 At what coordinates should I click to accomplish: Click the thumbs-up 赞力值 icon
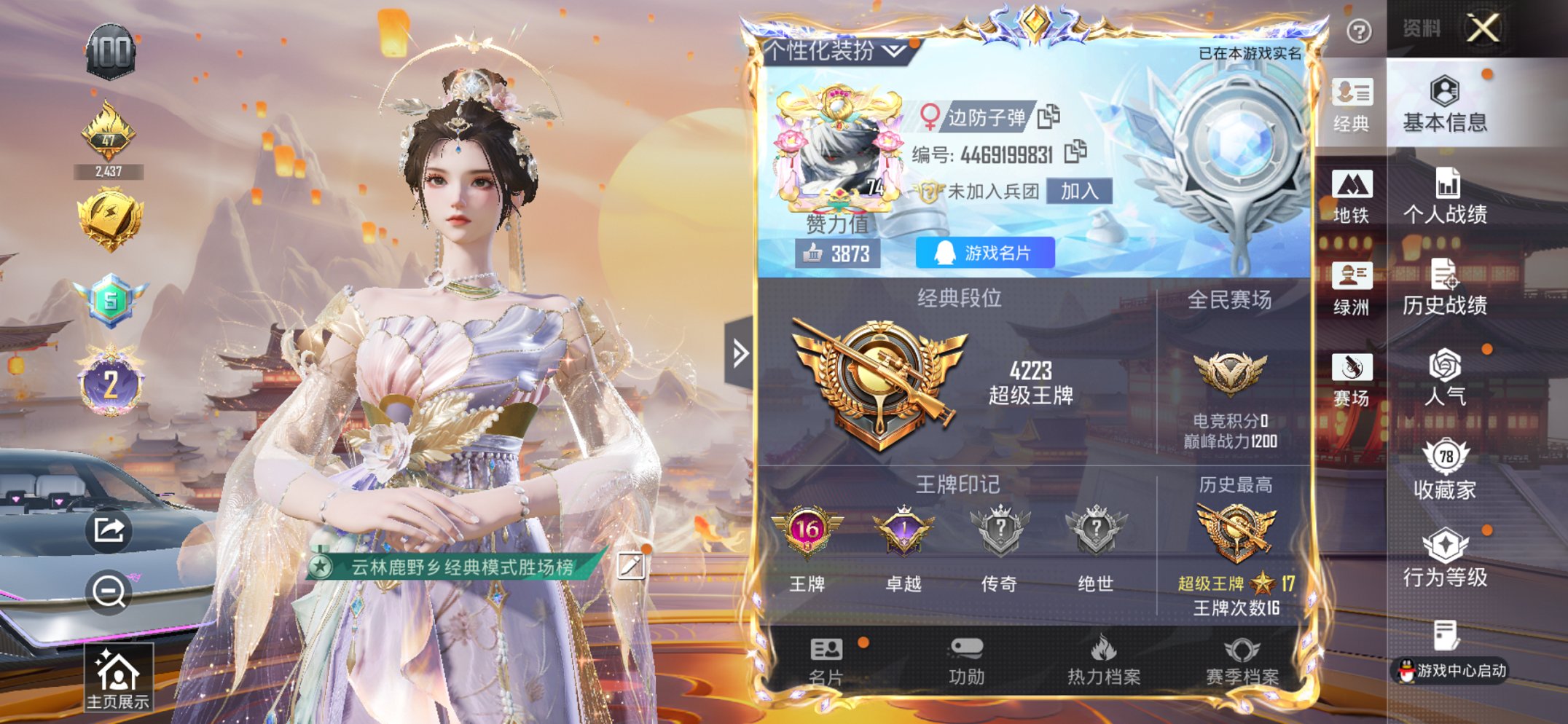(x=813, y=253)
